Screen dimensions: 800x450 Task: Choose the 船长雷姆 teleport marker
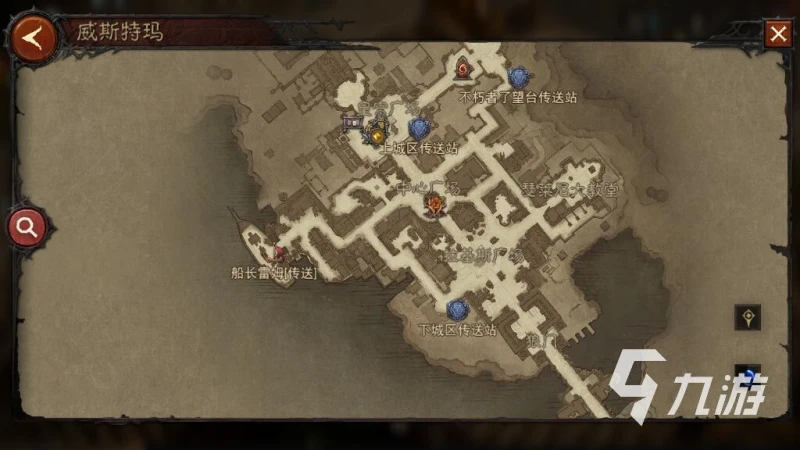pos(279,253)
